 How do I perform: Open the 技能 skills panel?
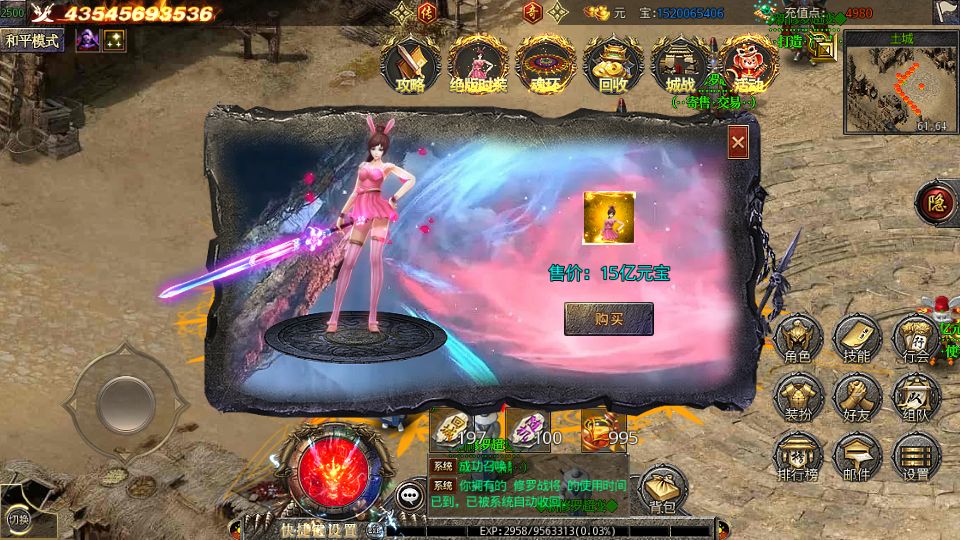856,339
